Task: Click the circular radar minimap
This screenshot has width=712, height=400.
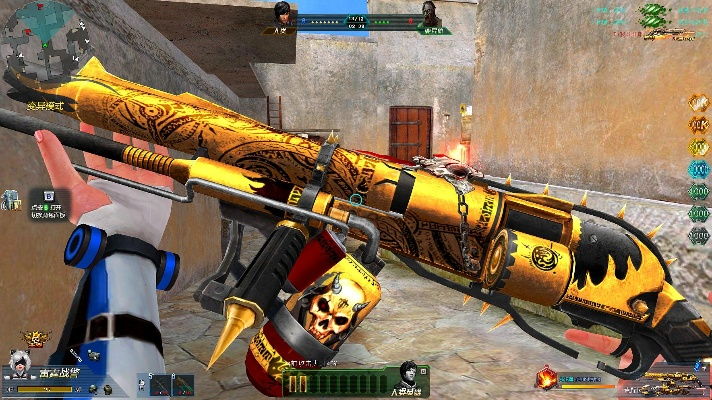Action: [41, 40]
